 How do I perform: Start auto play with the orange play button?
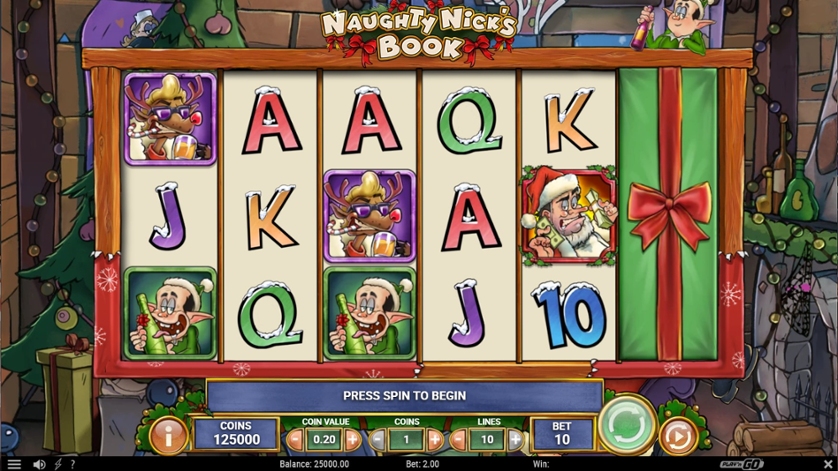[x=677, y=437]
